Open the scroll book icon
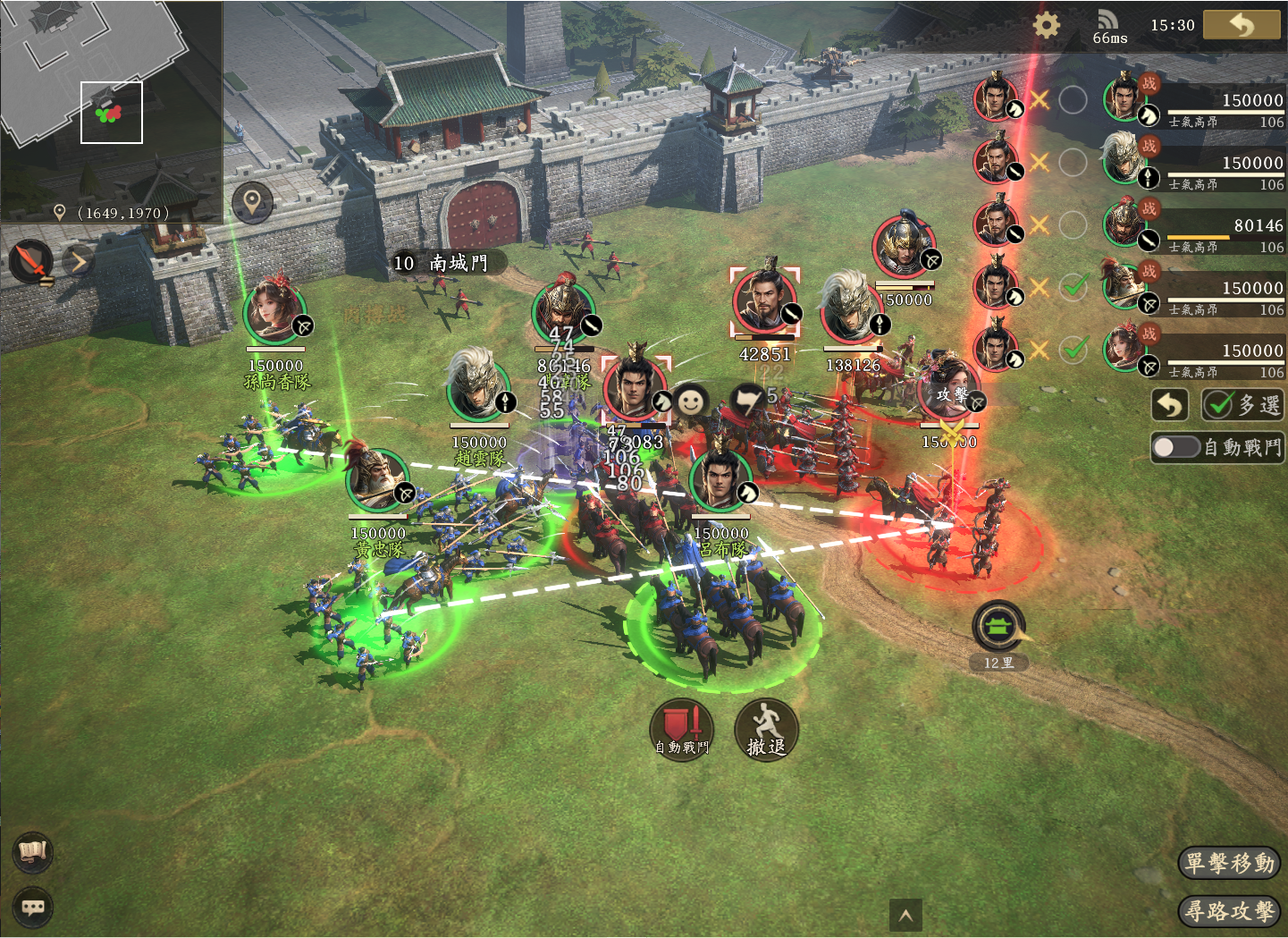 pos(33,852)
